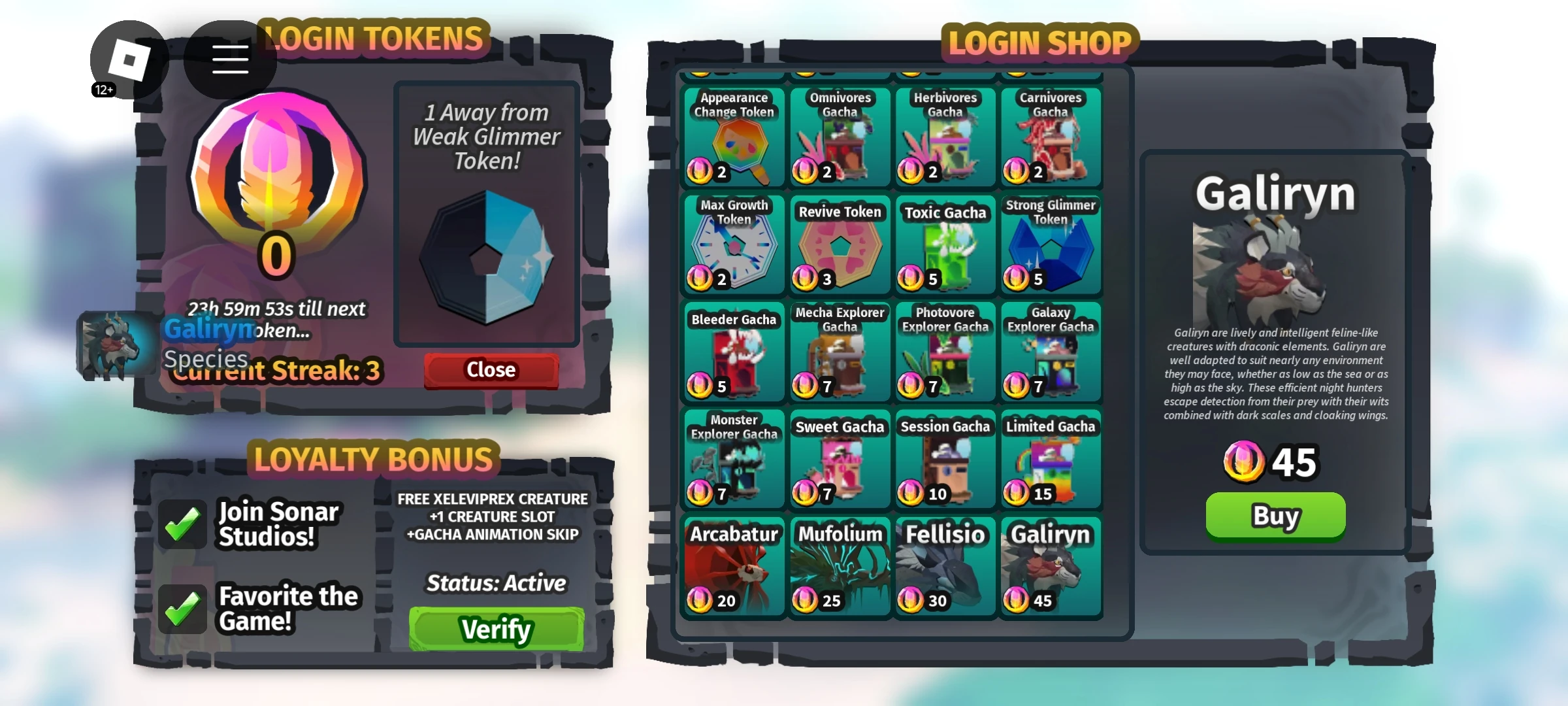
Task: Select the Revive Token item
Action: click(x=839, y=245)
